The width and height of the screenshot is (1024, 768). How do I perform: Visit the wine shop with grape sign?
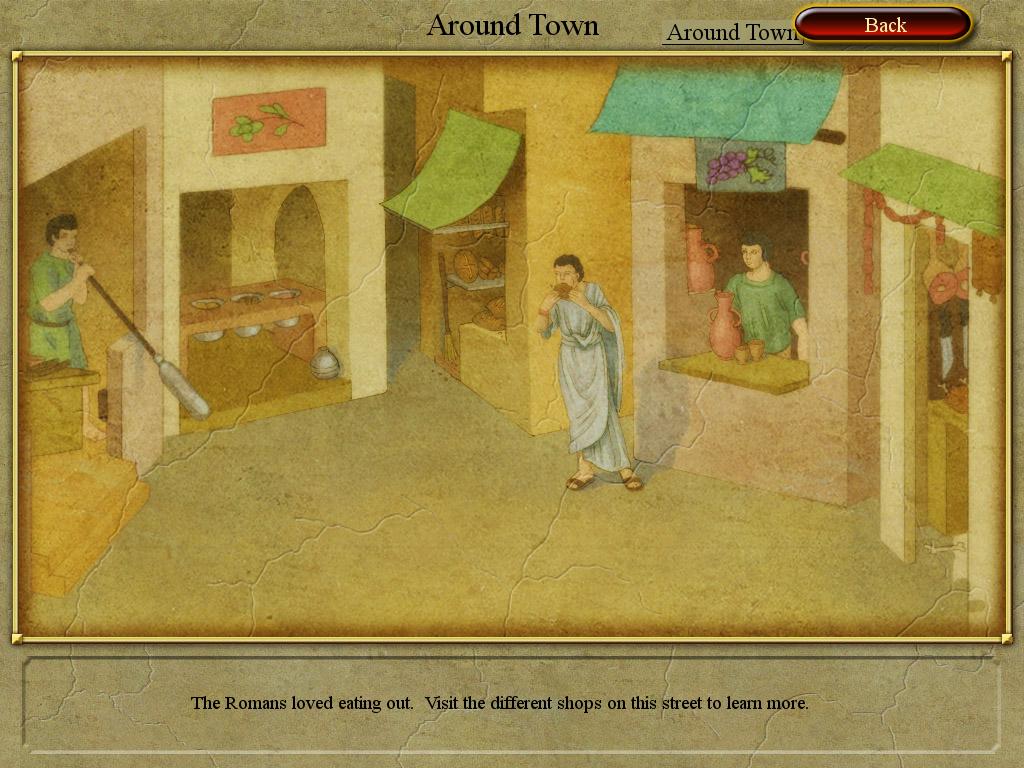[738, 280]
